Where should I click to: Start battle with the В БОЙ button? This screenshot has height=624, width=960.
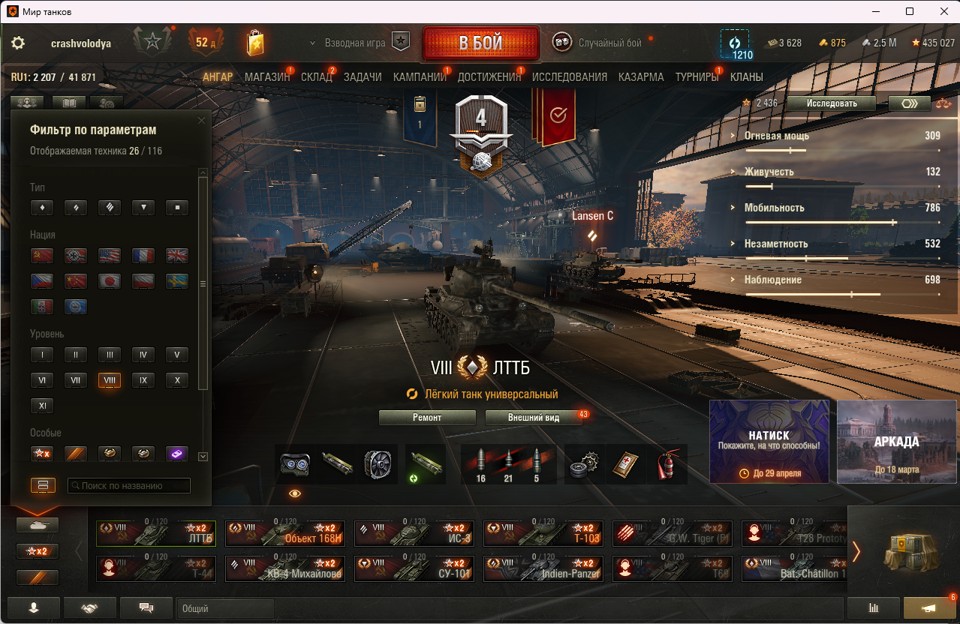pyautogui.click(x=480, y=44)
